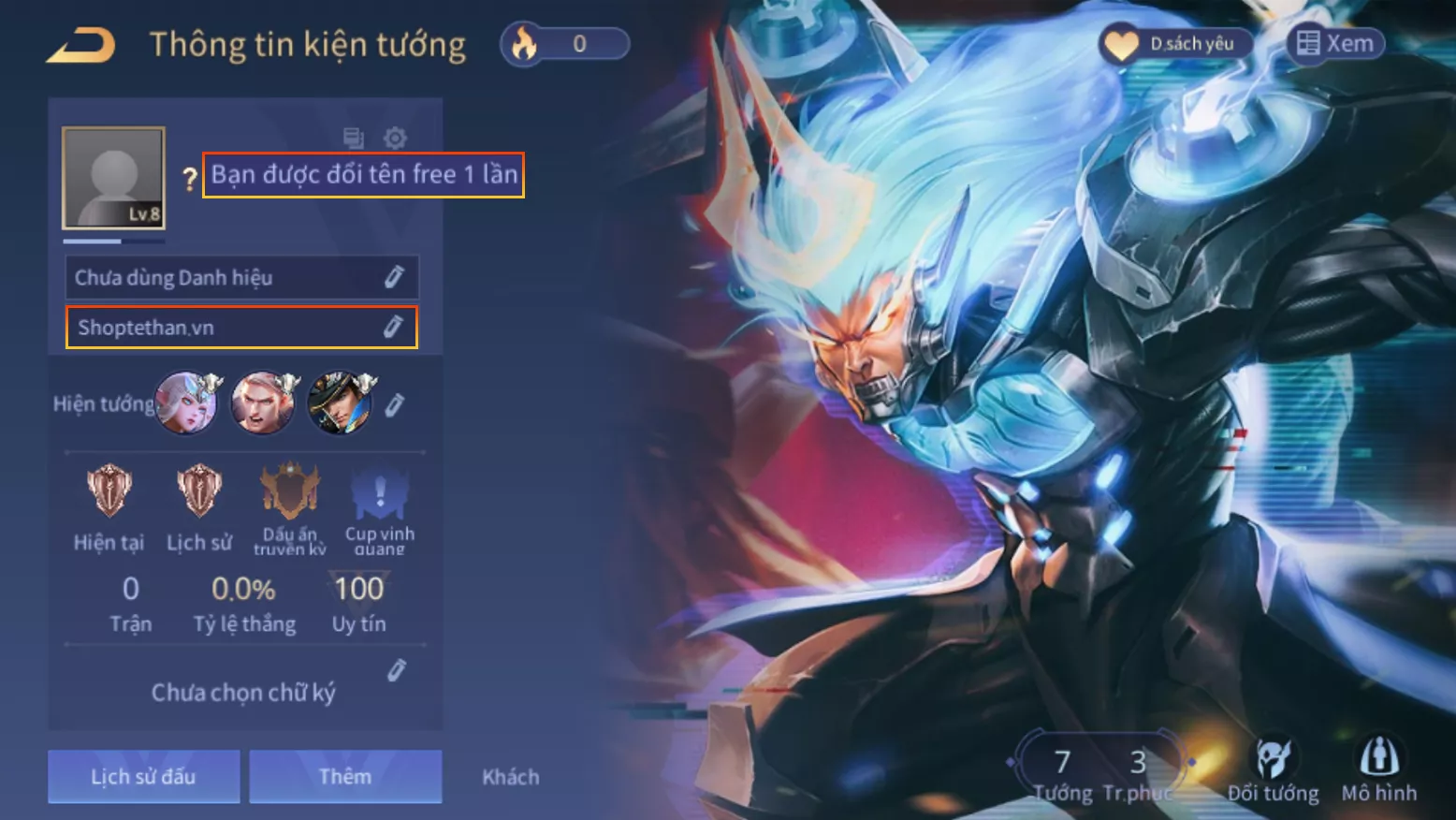Edit the Shoptethan.vn name field
Image resolution: width=1456 pixels, height=820 pixels.
[393, 327]
